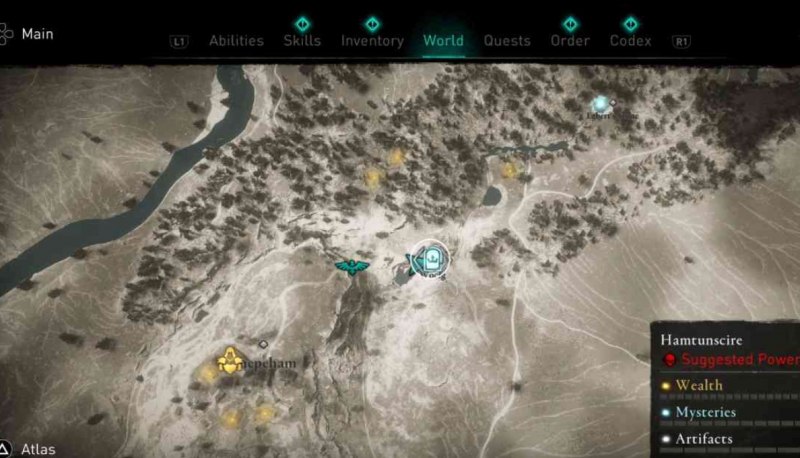Select the glowing blue mystery marker

pyautogui.click(x=600, y=103)
